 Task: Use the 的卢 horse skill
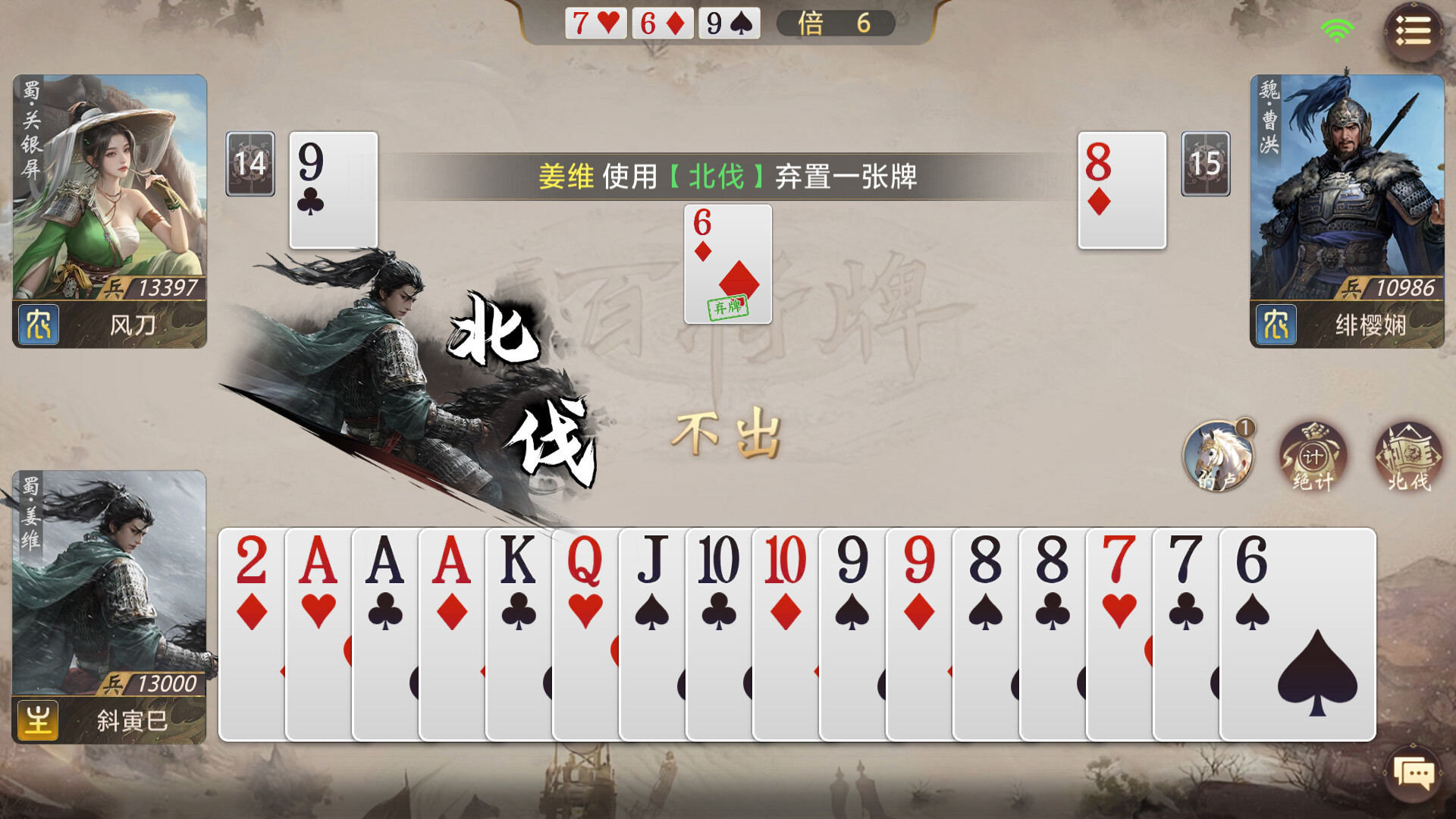point(1219,455)
